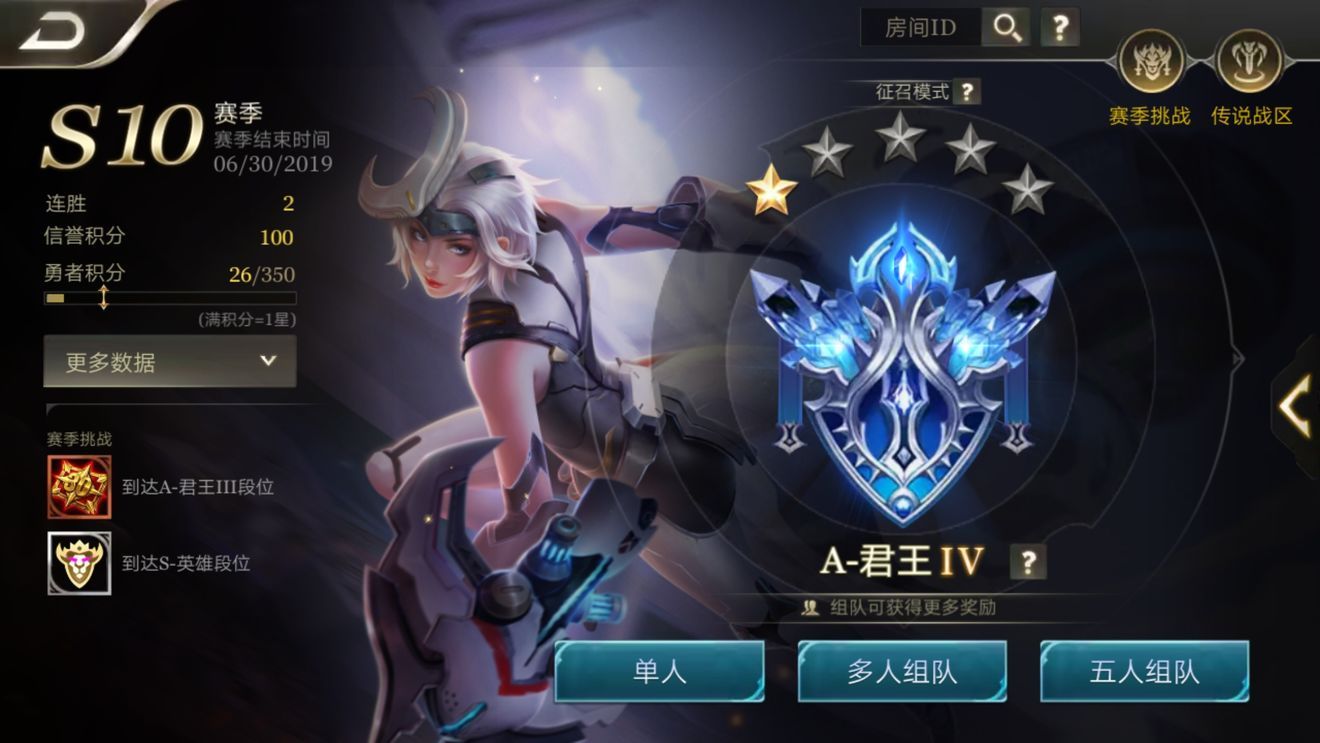Click the search magnifier icon

1008,28
